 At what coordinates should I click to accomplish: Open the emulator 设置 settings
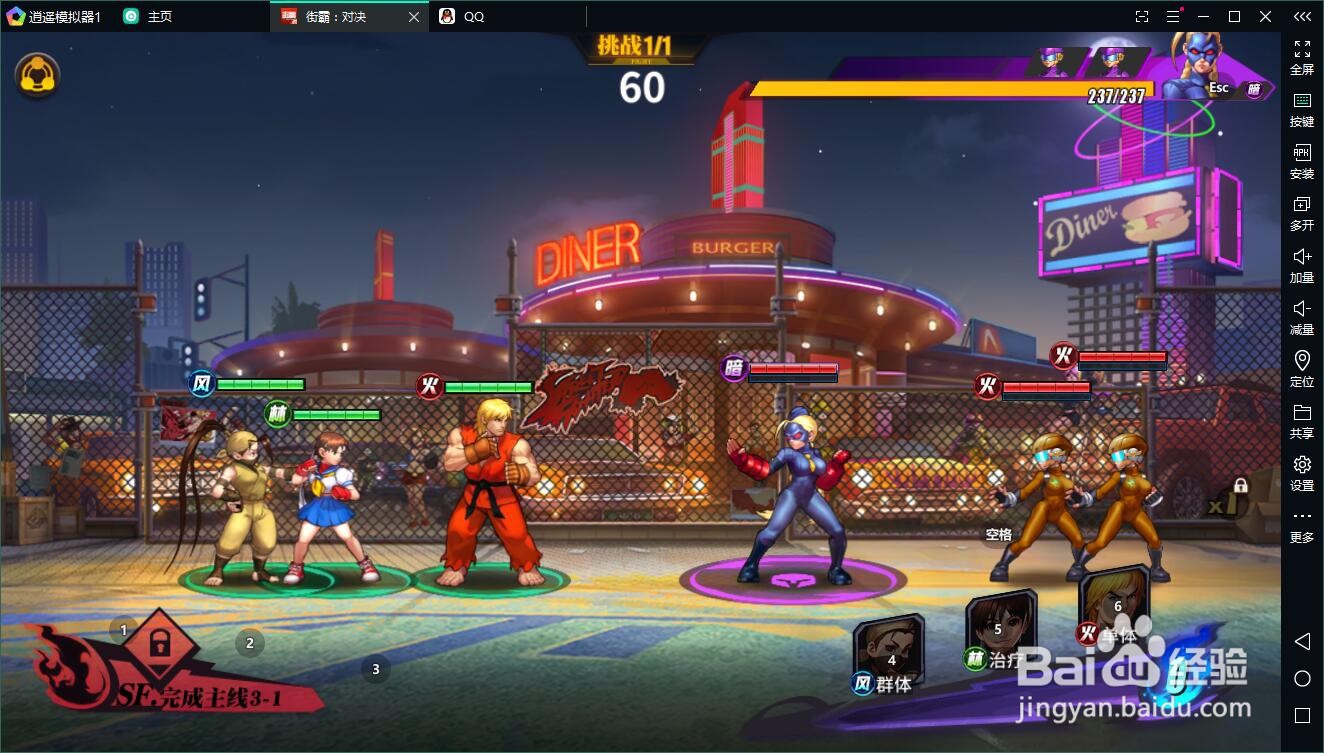coord(1302,473)
